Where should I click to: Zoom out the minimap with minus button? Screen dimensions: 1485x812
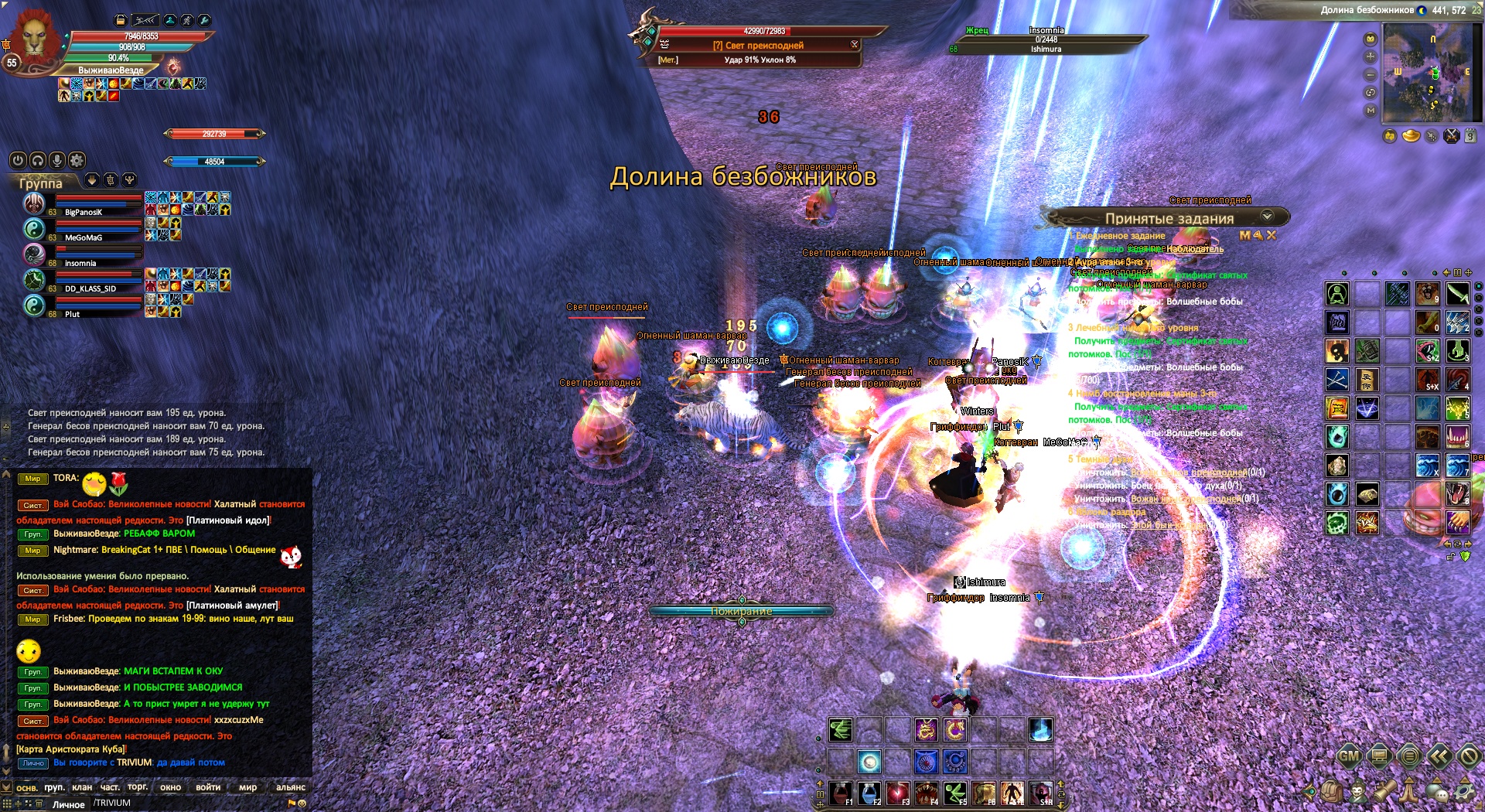pos(1371,75)
